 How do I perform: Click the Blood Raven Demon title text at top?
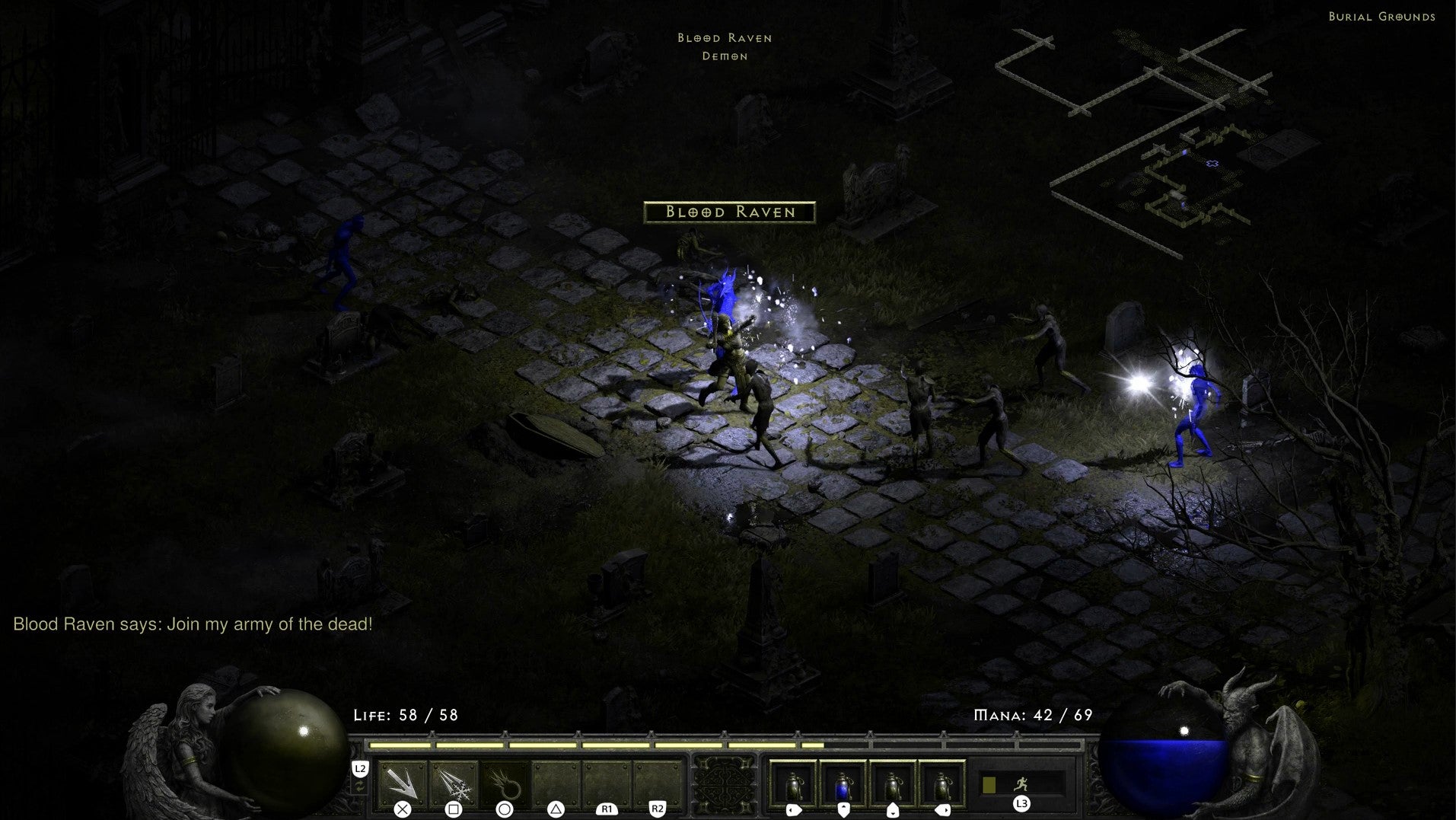(724, 46)
